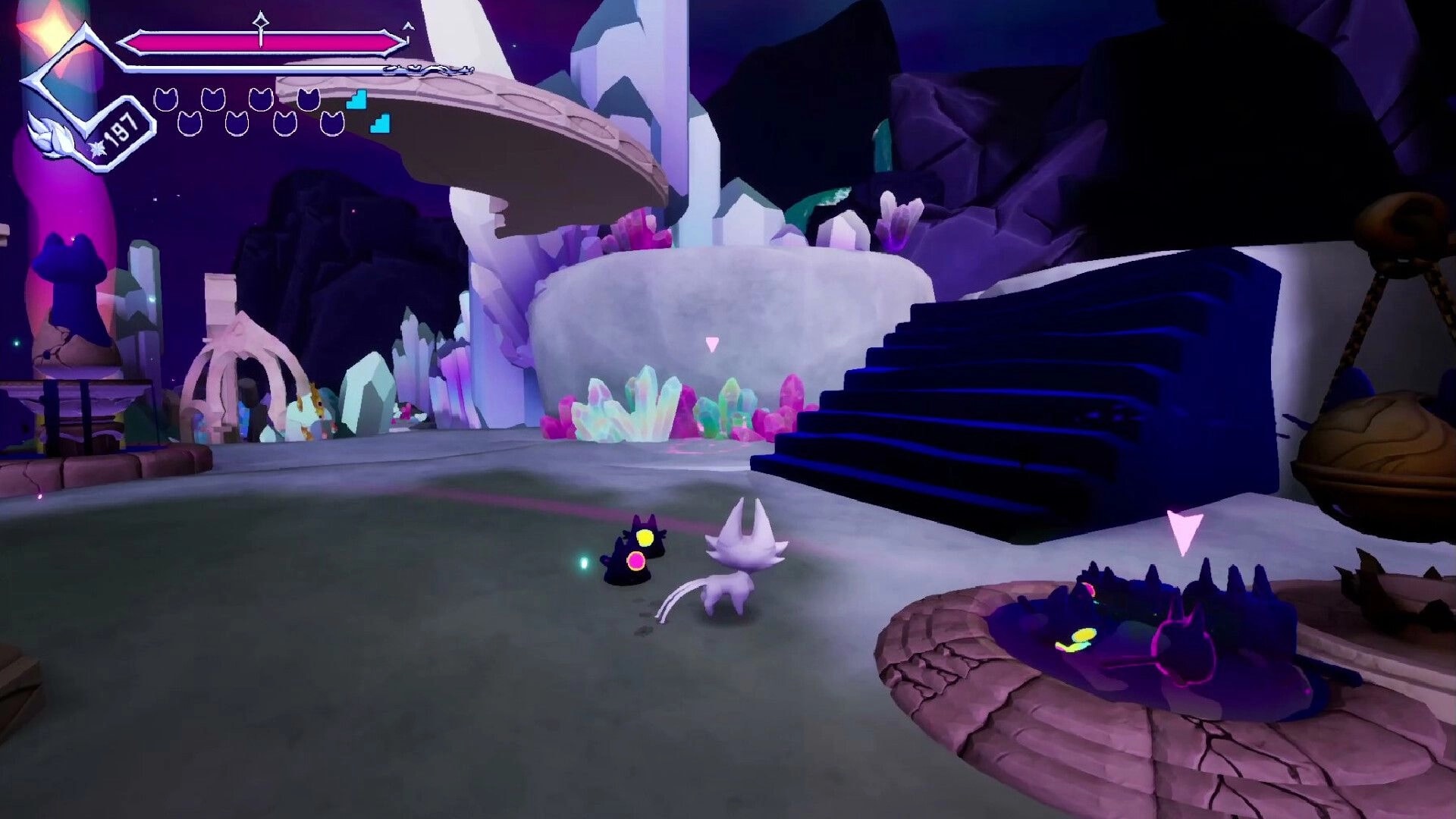Viewport: 1456px width, 819px height.
Task: Click the diamond marker above the health bar
Action: click(261, 21)
